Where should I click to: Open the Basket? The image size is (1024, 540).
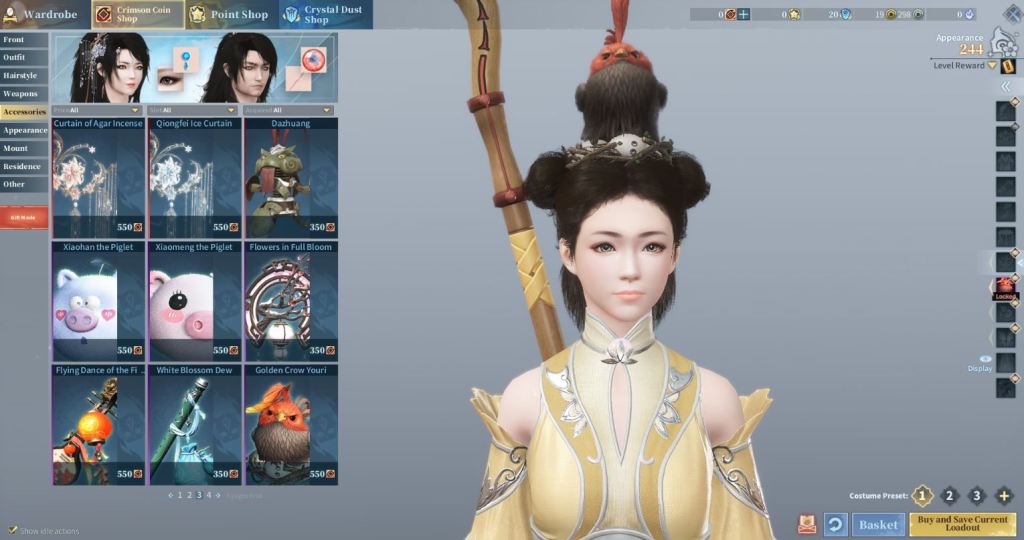click(879, 524)
